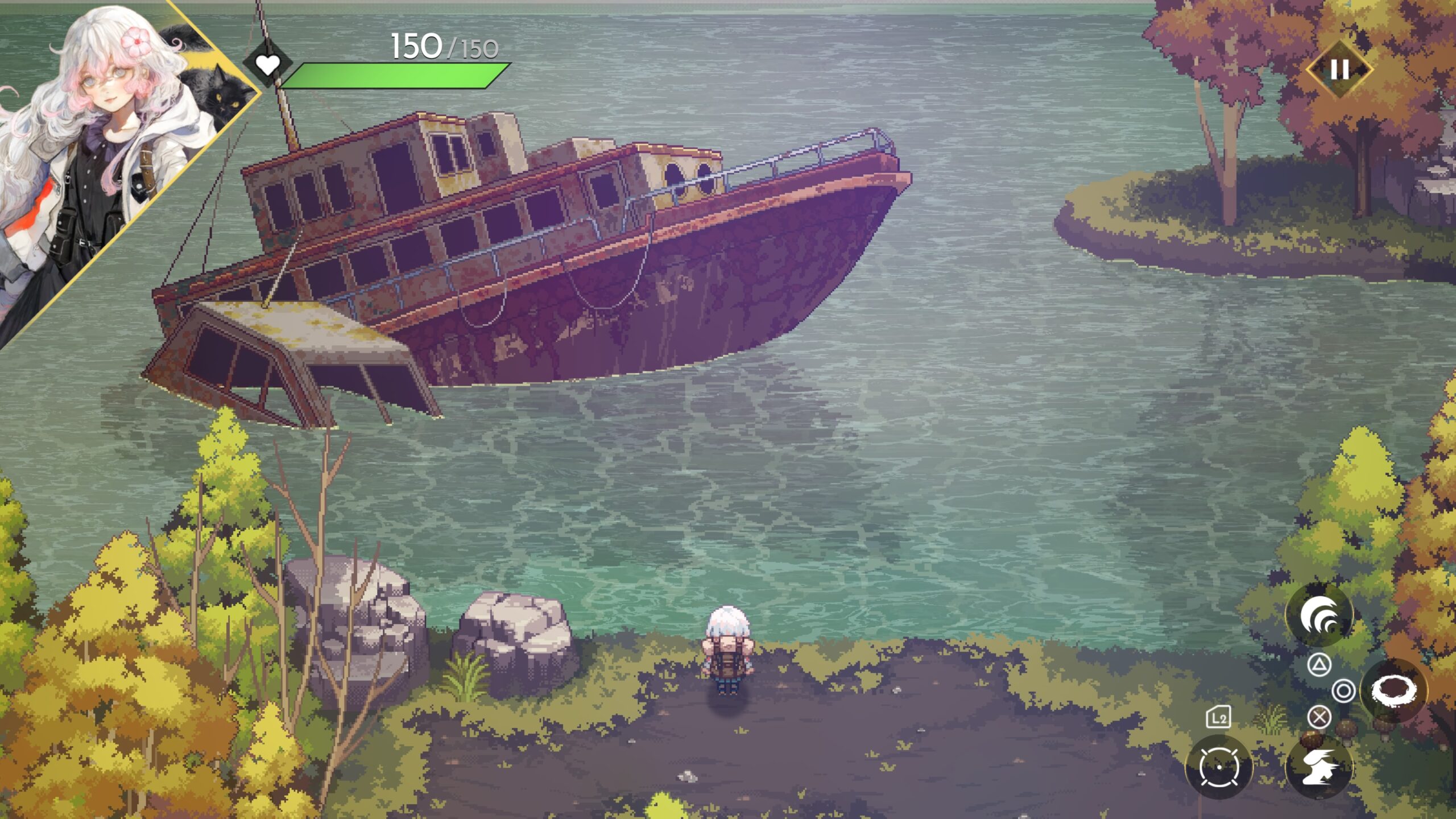Viewport: 1456px width, 819px height.
Task: Trigger the dash sprint ability icon
Action: click(1319, 767)
